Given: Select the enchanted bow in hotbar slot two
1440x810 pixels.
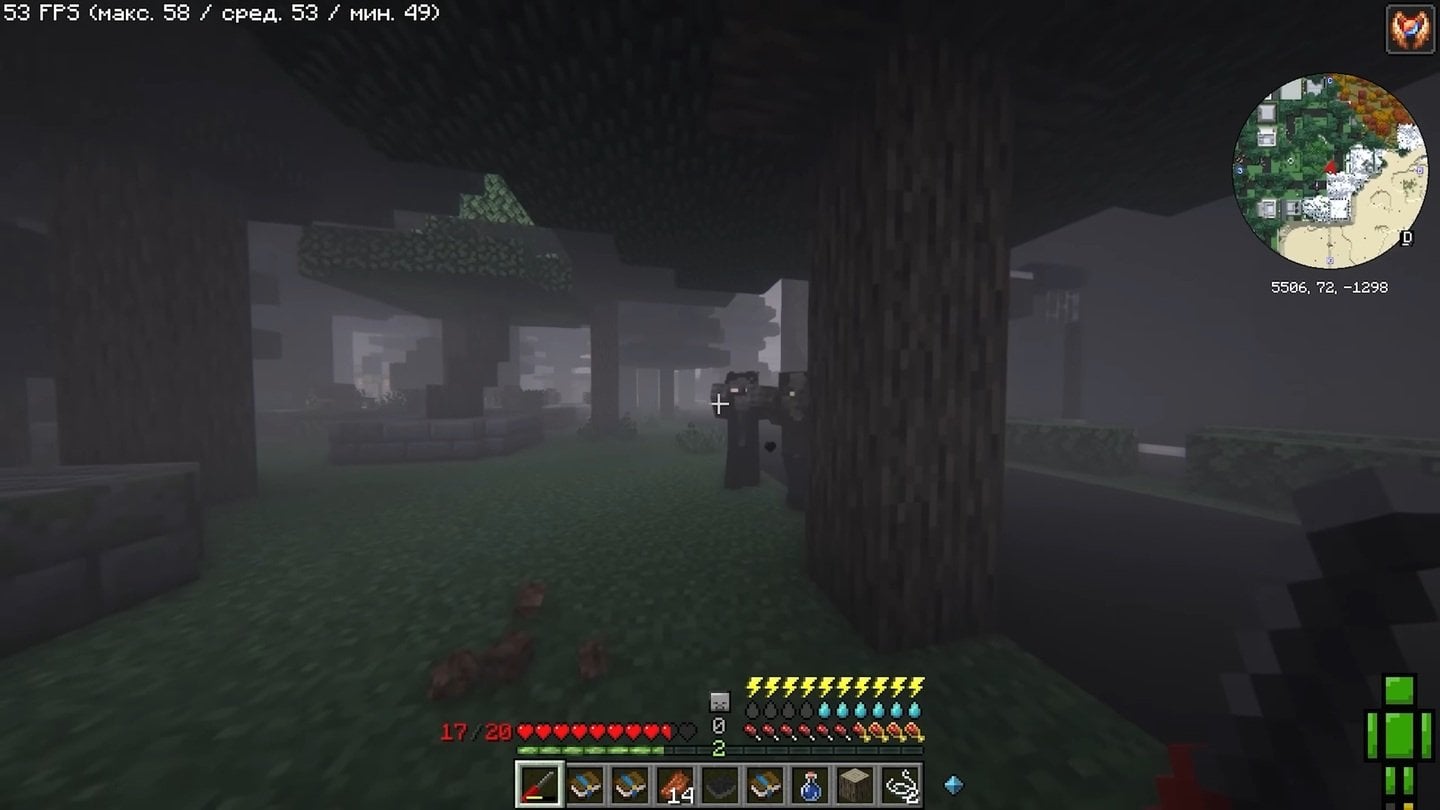Looking at the screenshot, I should pos(586,783).
